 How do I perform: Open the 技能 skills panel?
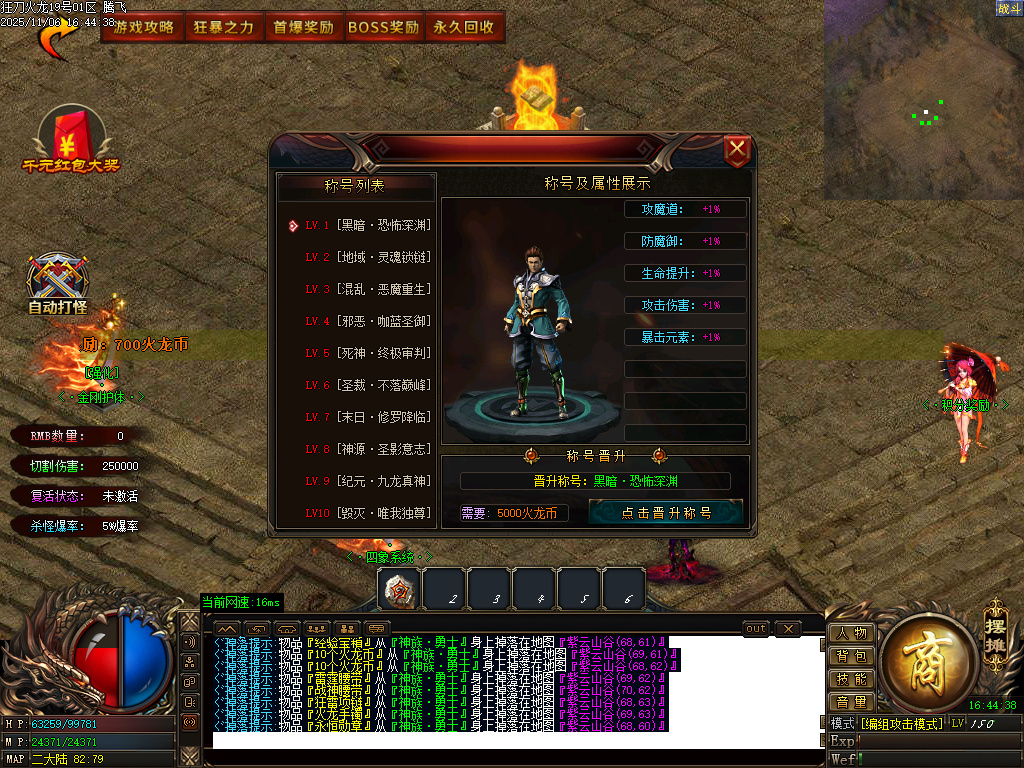pyautogui.click(x=852, y=679)
